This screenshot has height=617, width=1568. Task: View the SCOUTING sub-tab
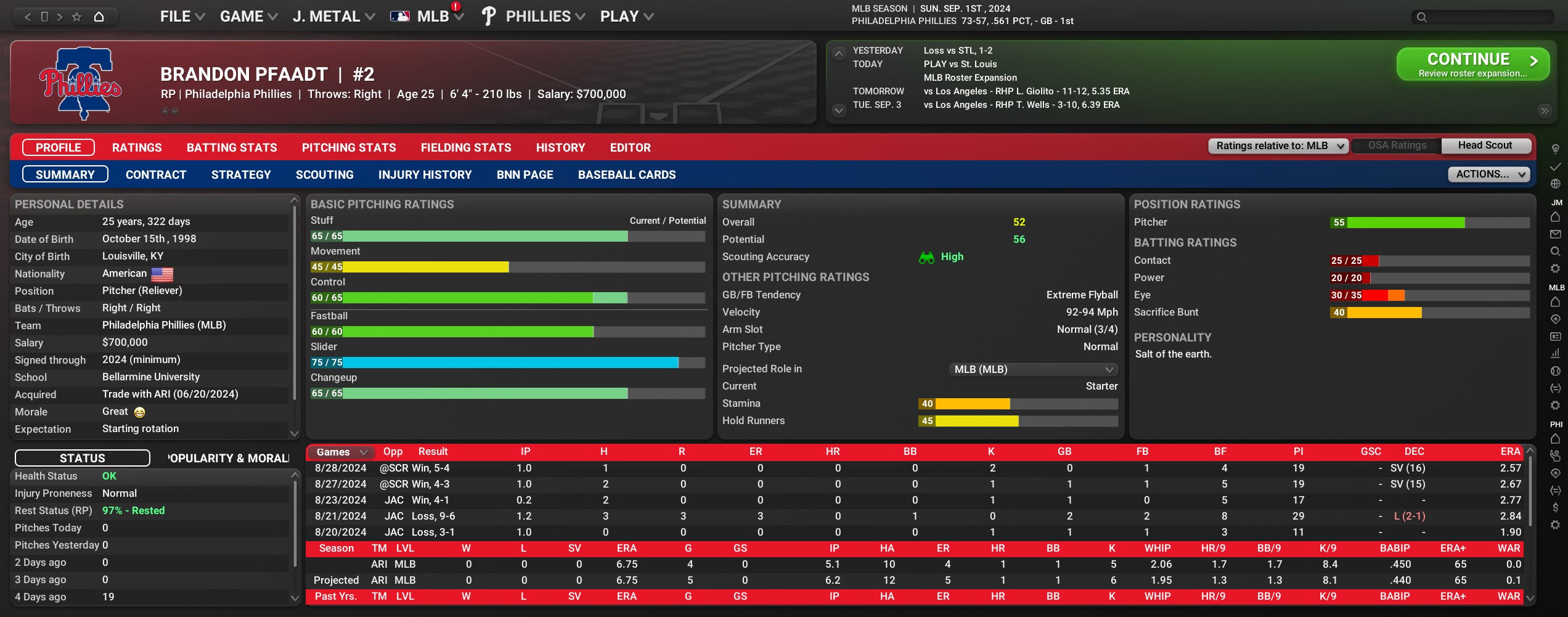coord(324,175)
